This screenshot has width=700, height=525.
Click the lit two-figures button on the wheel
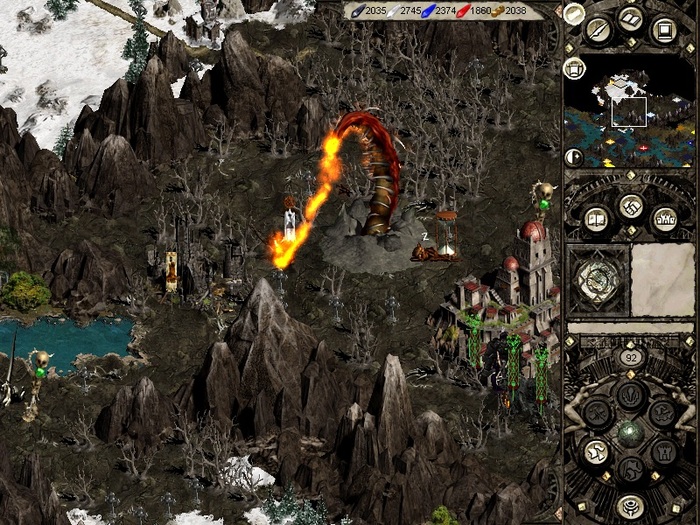click(596, 452)
